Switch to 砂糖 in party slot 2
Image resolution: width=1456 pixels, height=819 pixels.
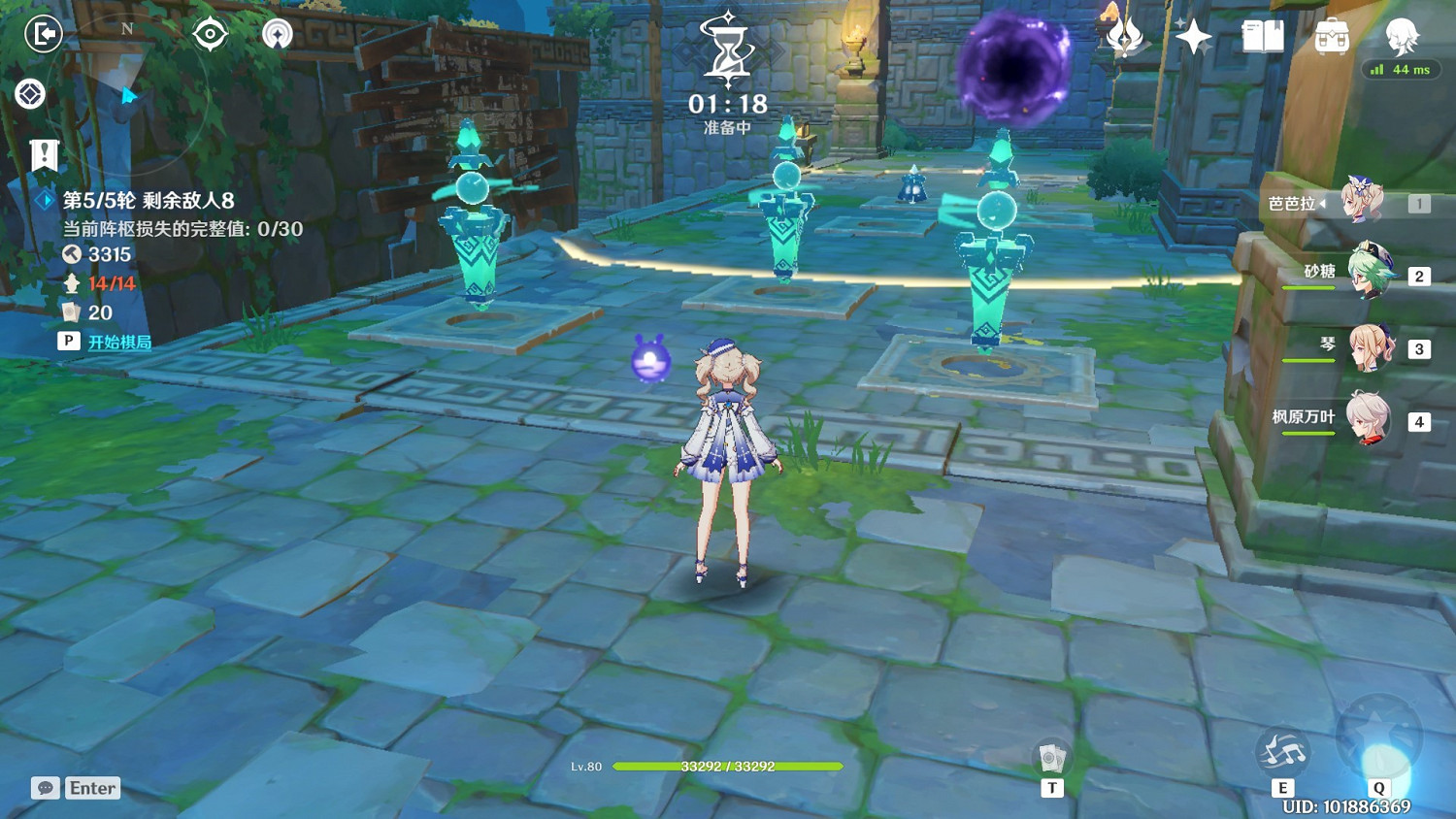pos(1369,275)
